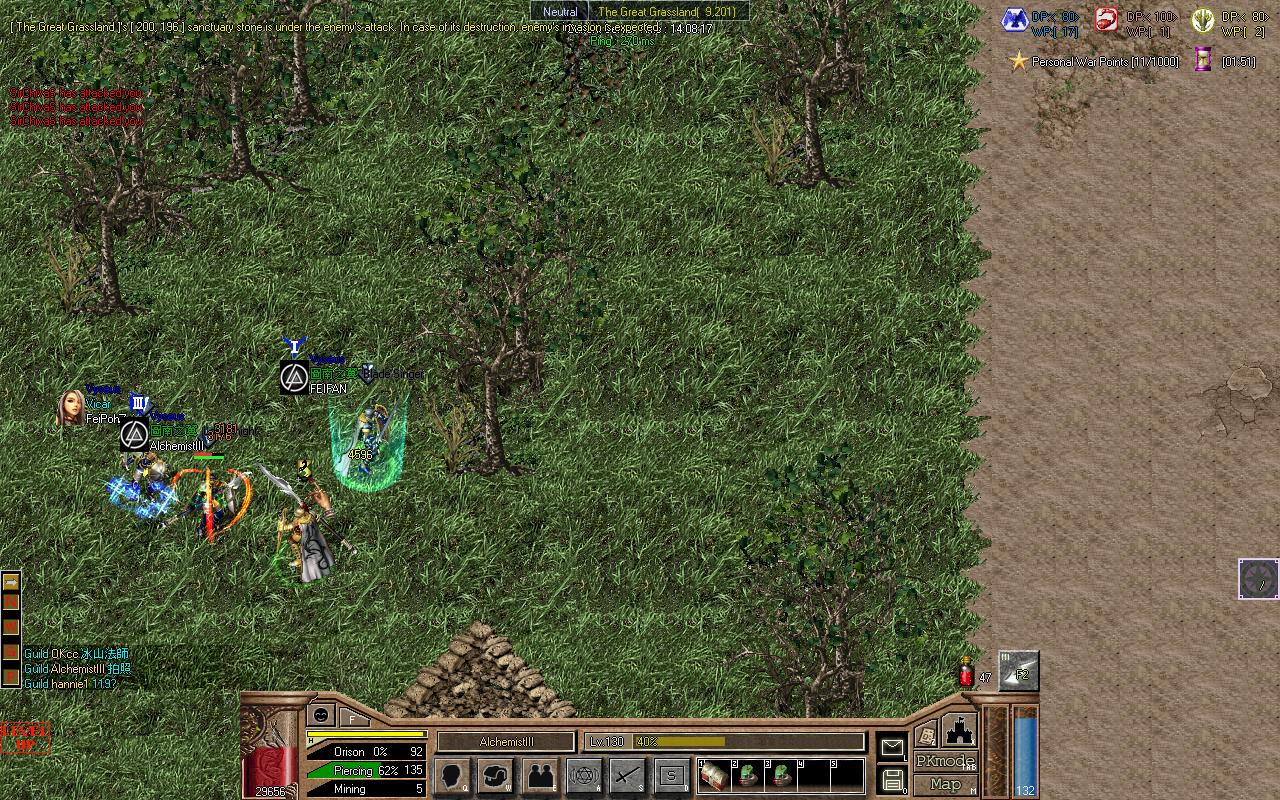
Task: Open the compass icon on the right edge
Action: click(1258, 579)
